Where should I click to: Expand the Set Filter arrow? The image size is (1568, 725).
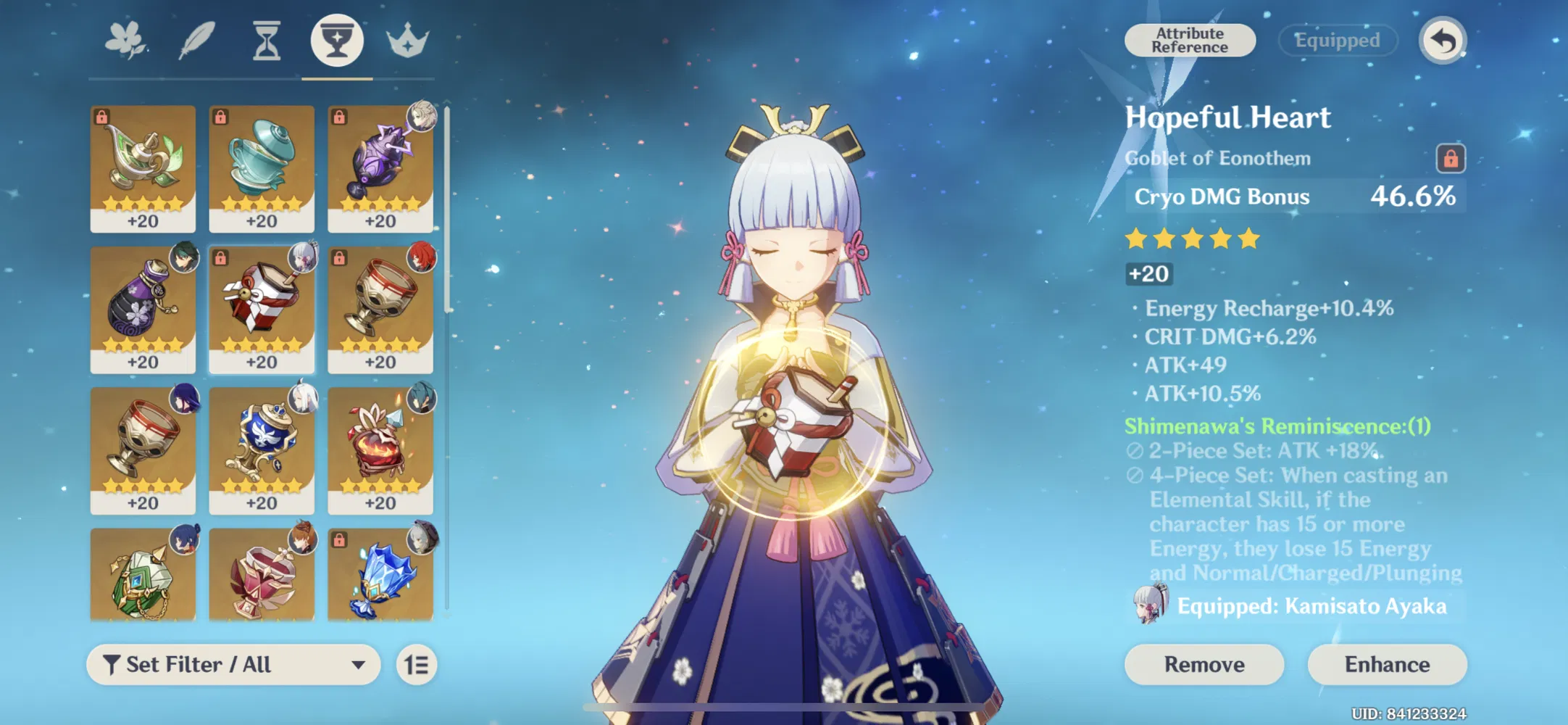coord(356,663)
